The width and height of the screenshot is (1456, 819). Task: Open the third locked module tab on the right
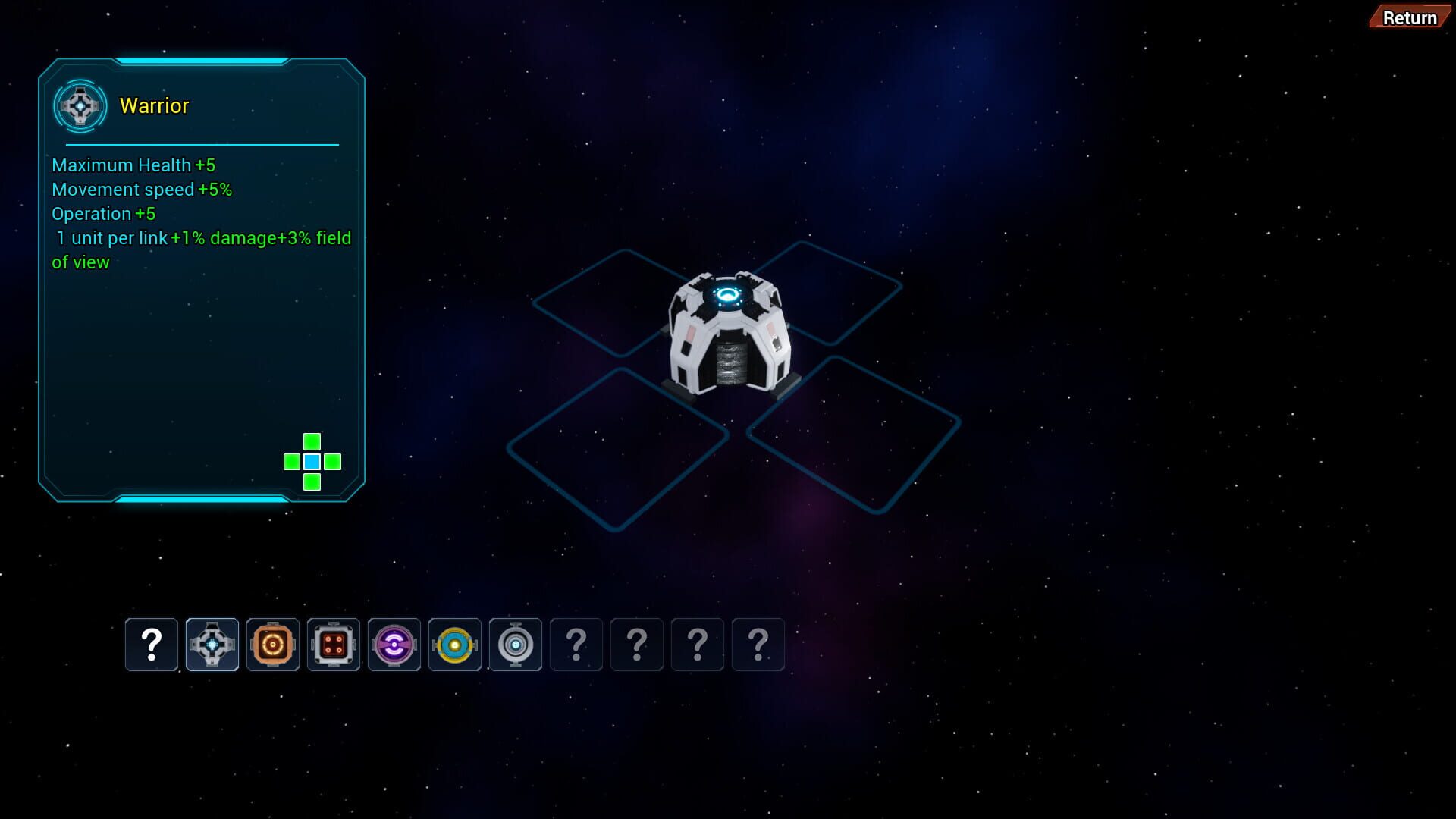point(697,645)
